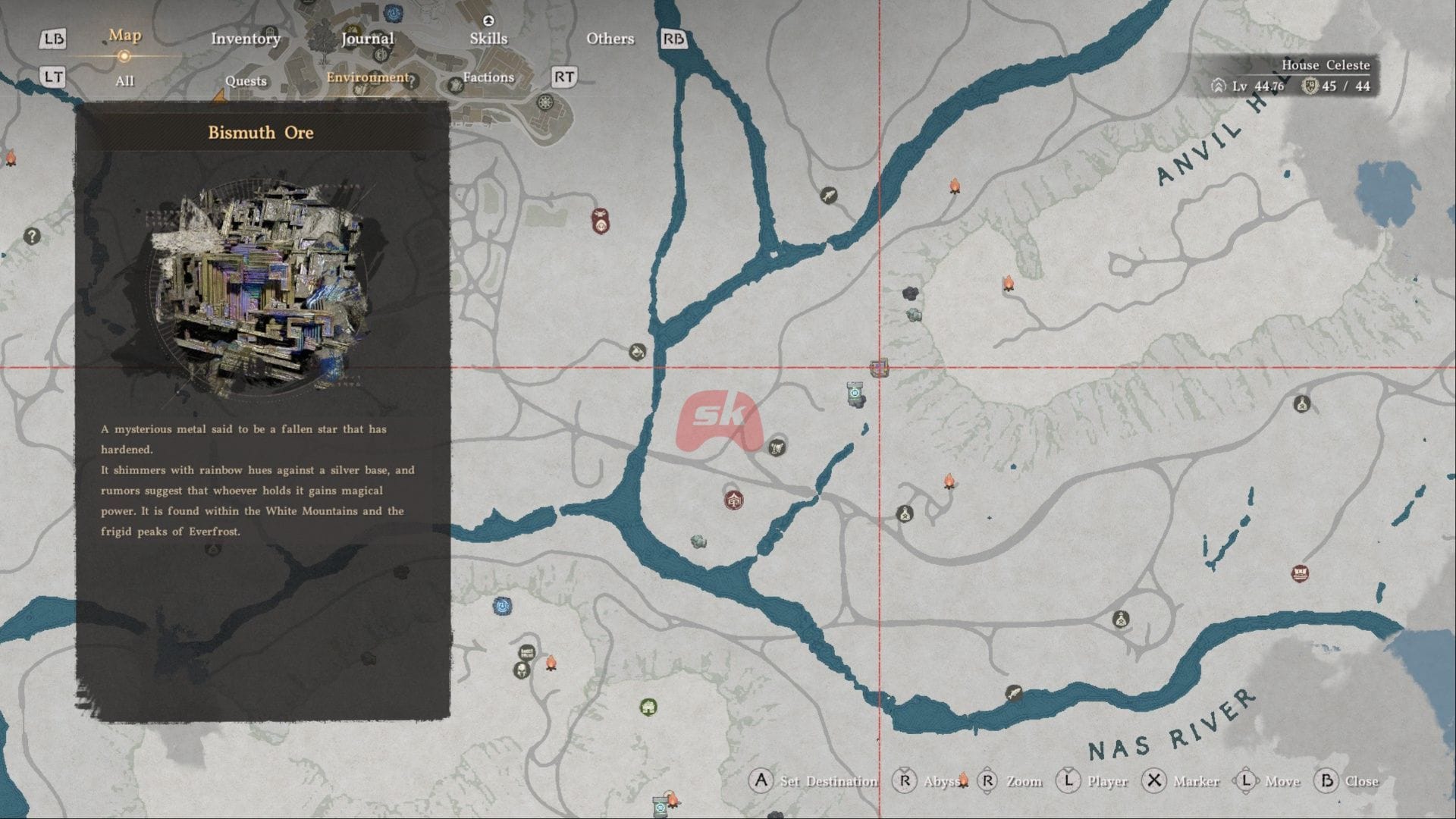Select the fish marker on Nas River

pos(1013,693)
